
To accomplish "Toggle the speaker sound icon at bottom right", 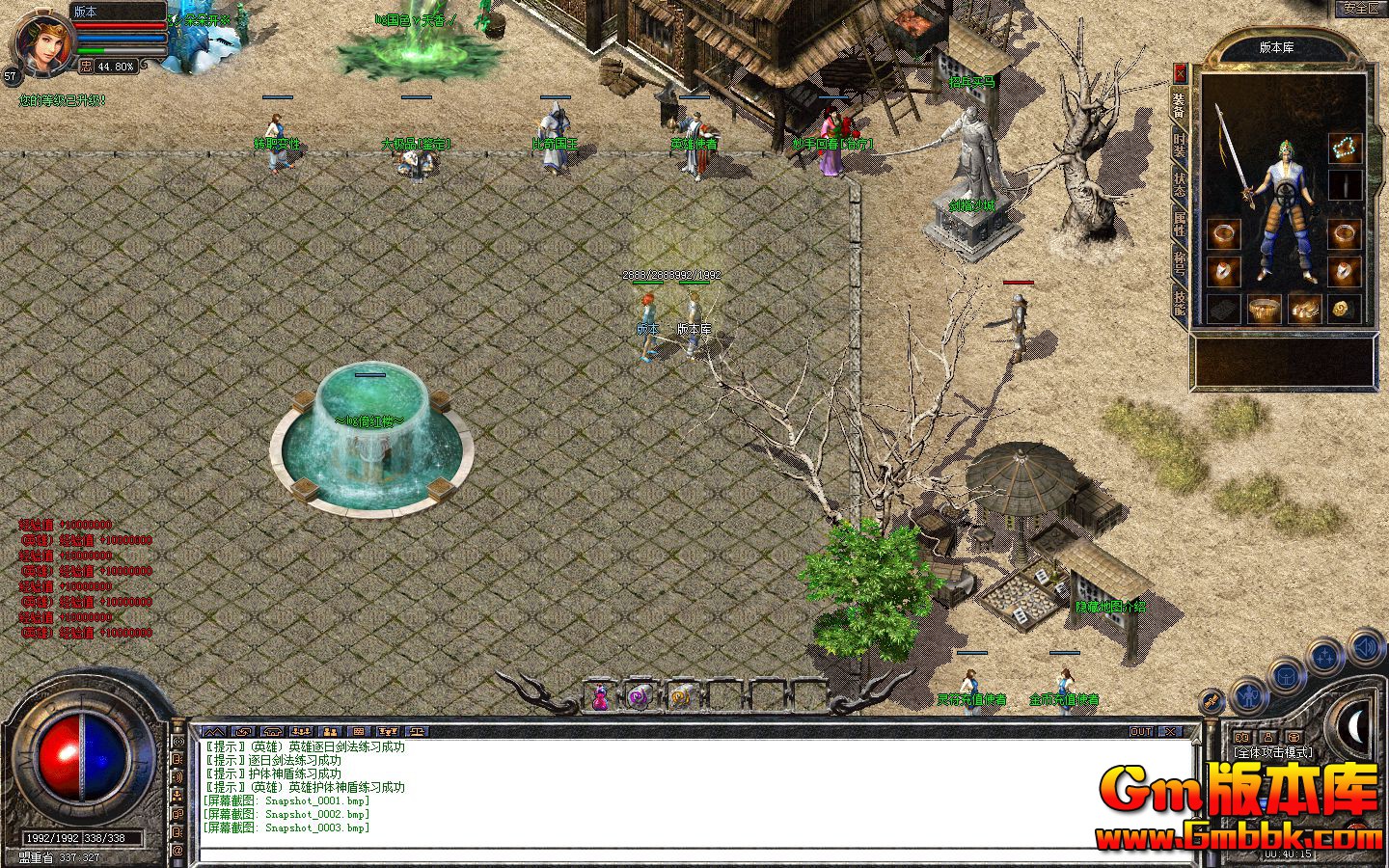I will pos(1364,647).
